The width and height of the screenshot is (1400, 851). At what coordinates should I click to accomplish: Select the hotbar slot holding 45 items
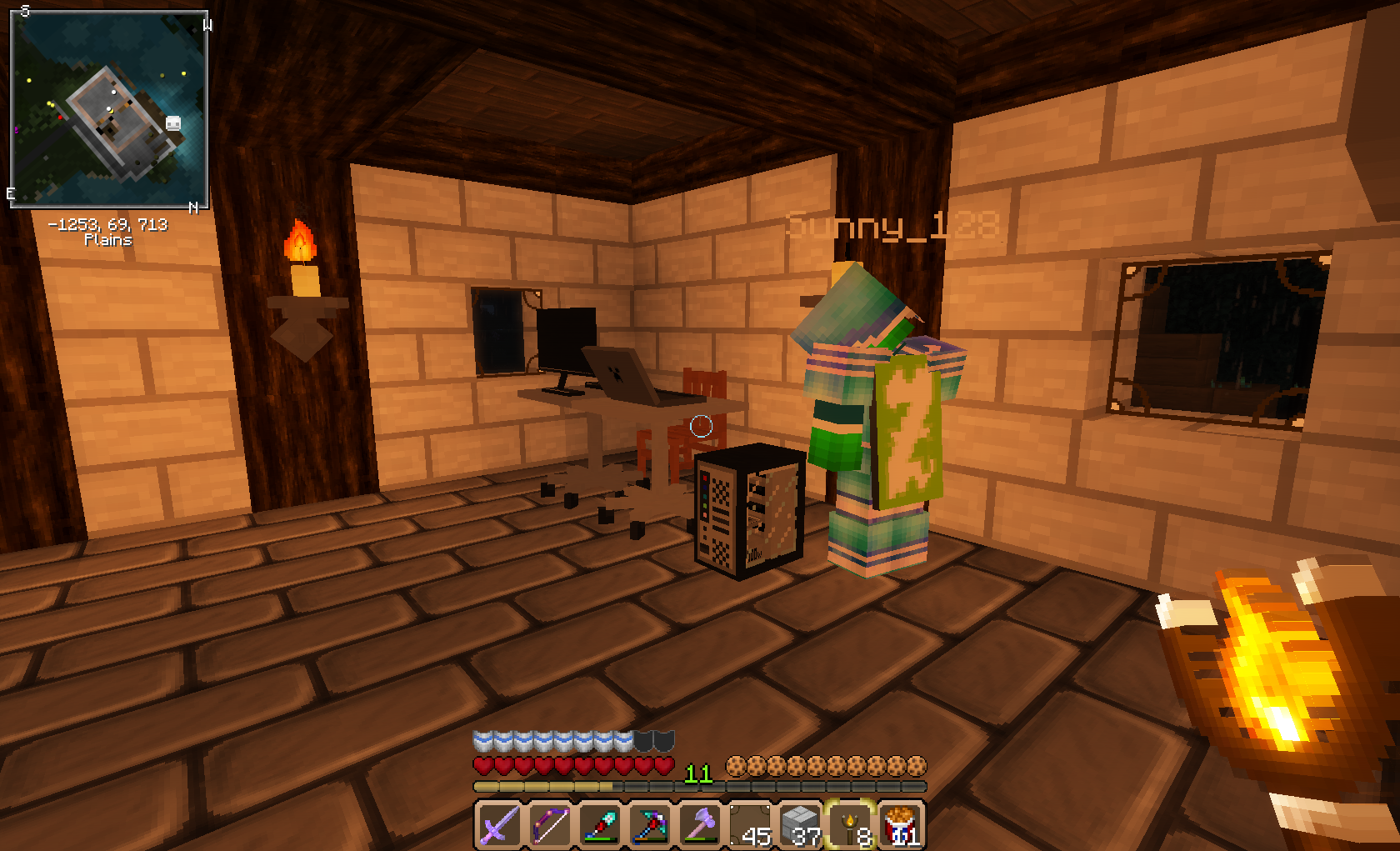750,825
